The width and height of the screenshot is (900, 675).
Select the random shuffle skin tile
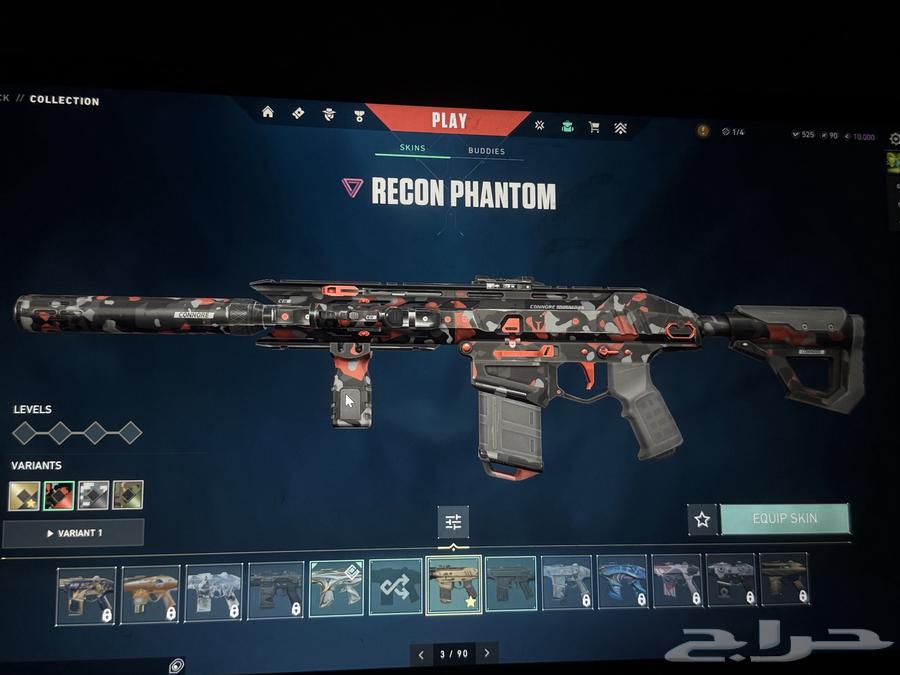(395, 586)
